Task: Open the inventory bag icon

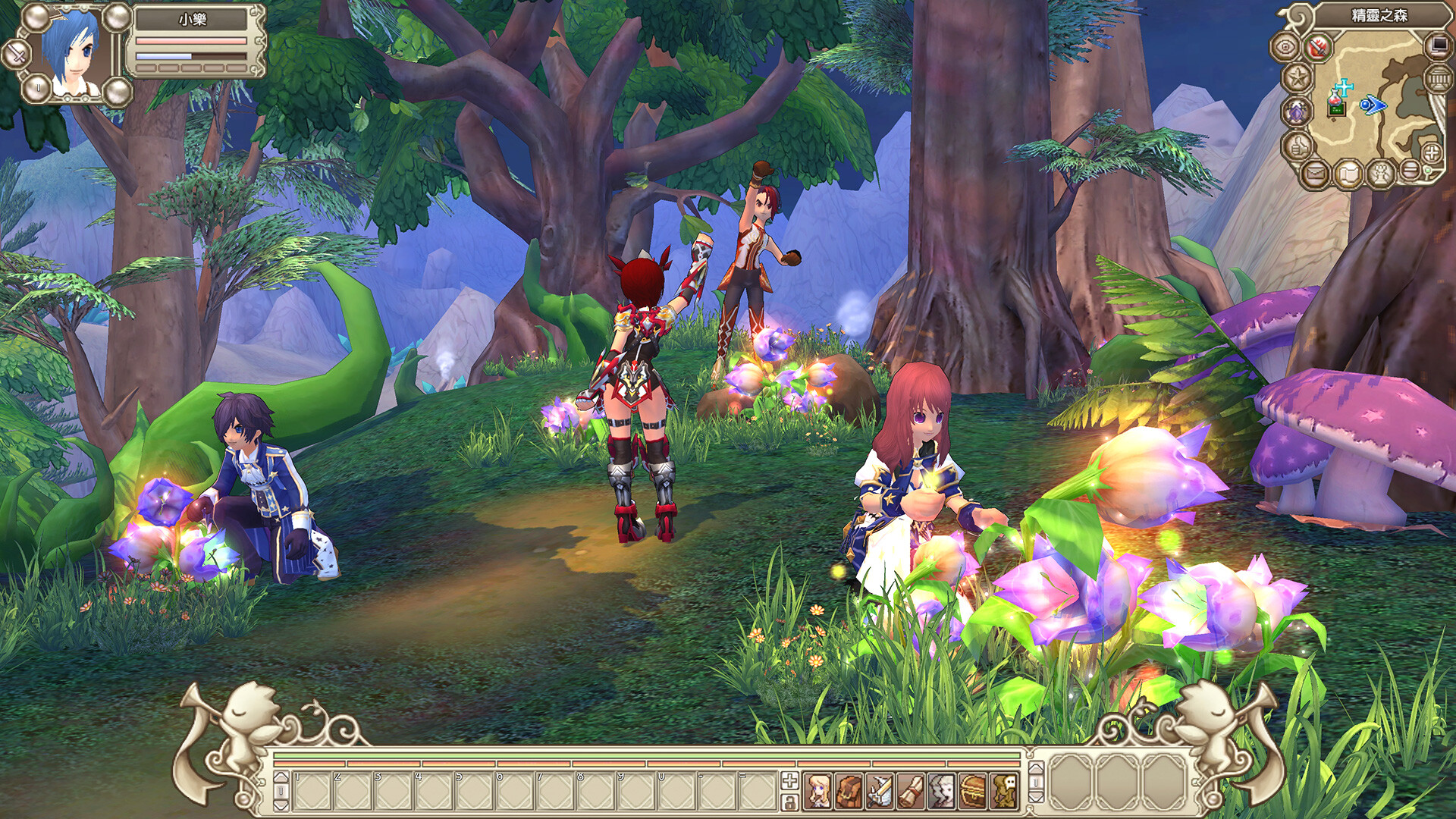Action: [x=849, y=790]
